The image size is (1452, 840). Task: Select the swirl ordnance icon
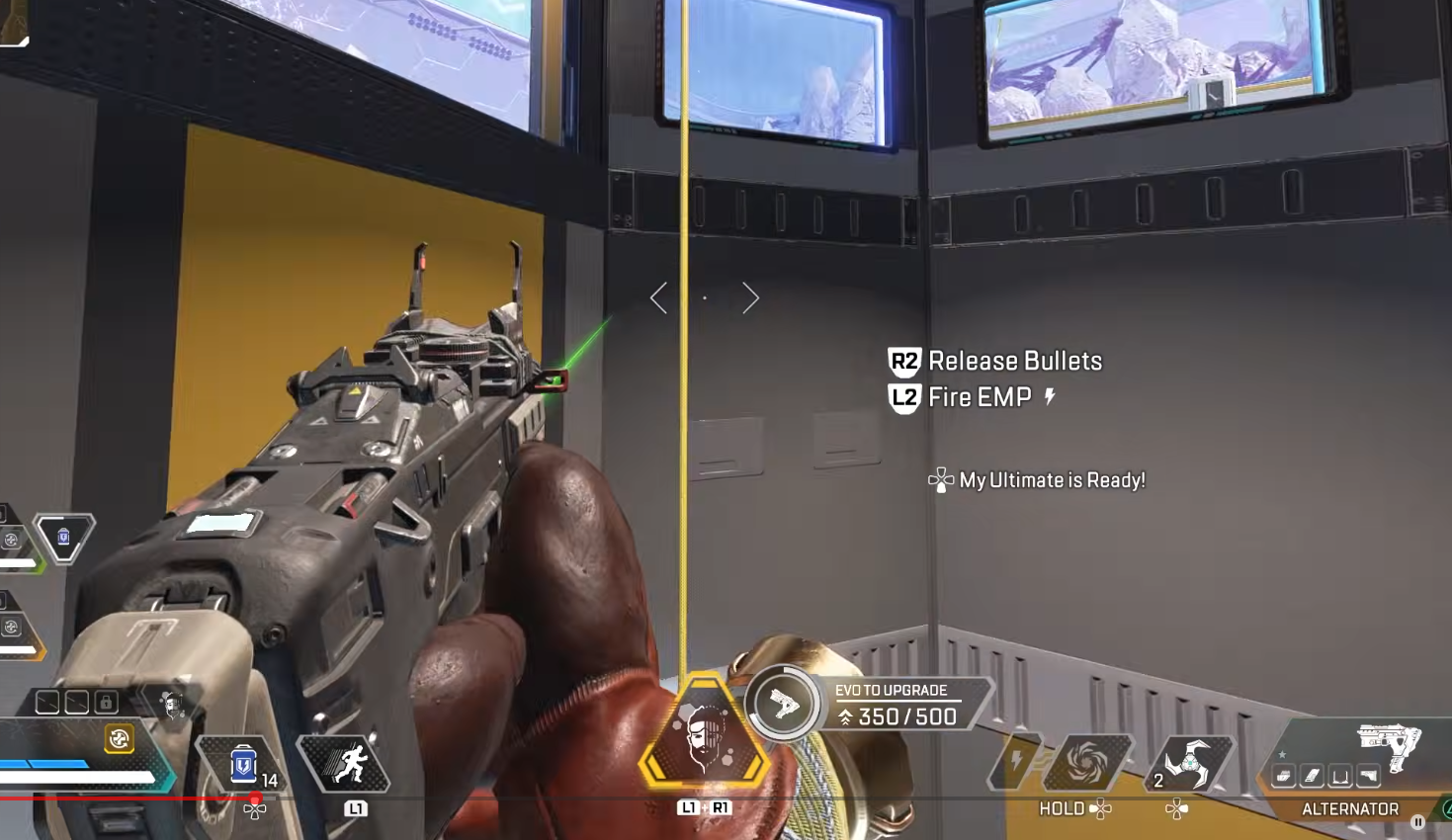(1087, 763)
